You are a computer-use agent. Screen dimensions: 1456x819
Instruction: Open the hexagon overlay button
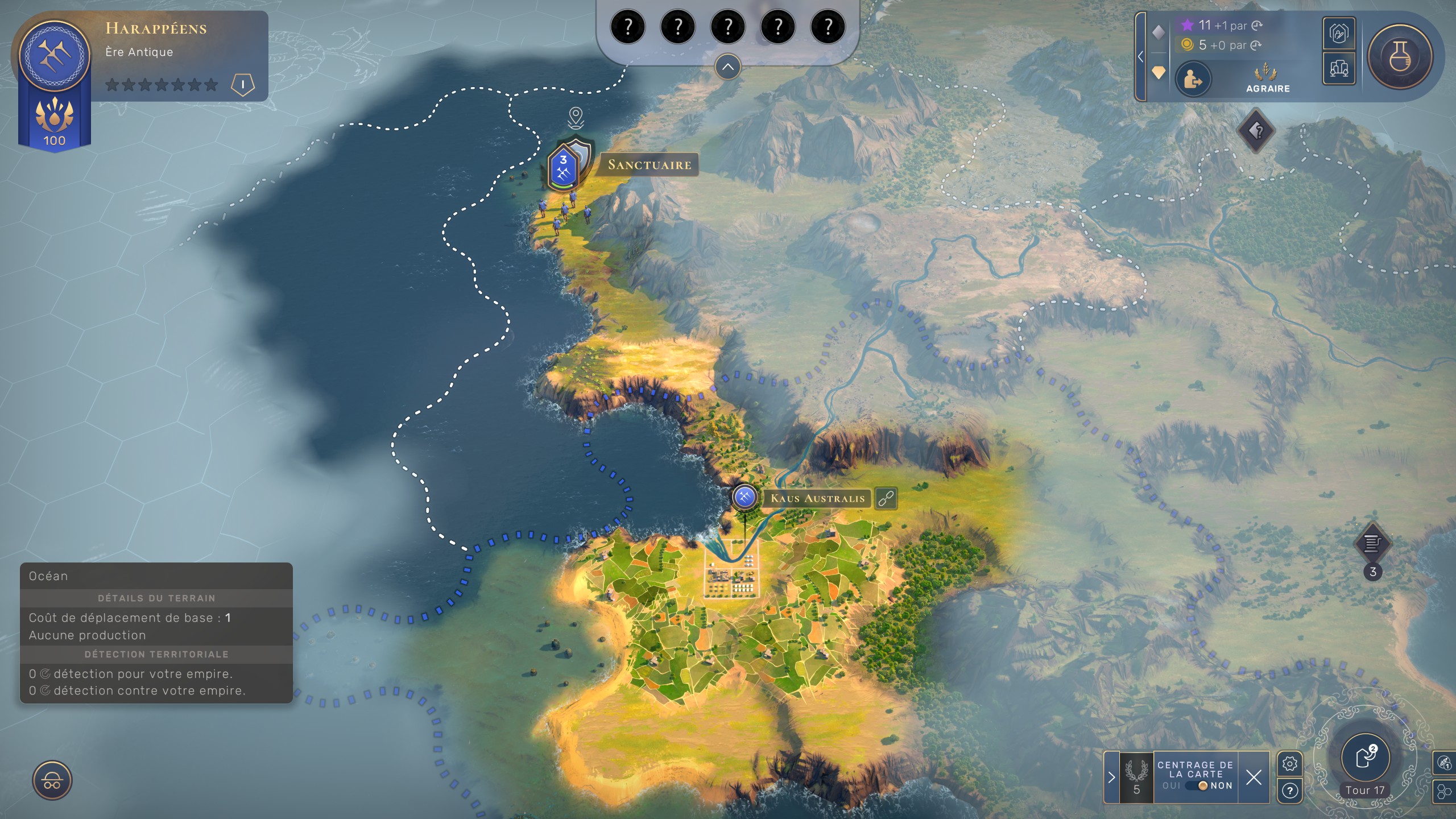pos(1443,791)
